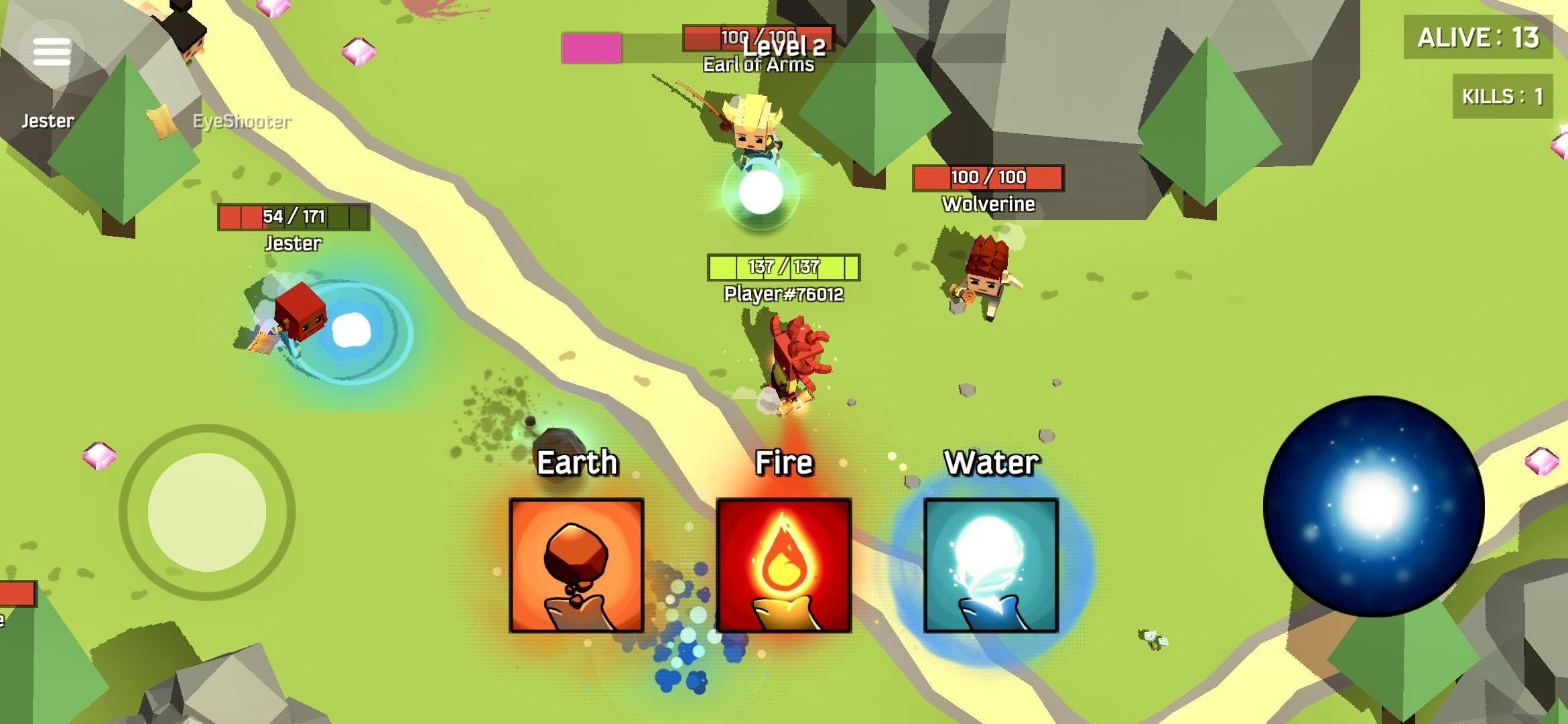Select the Level 2 text banner
The height and width of the screenshot is (724, 1568).
tap(785, 47)
